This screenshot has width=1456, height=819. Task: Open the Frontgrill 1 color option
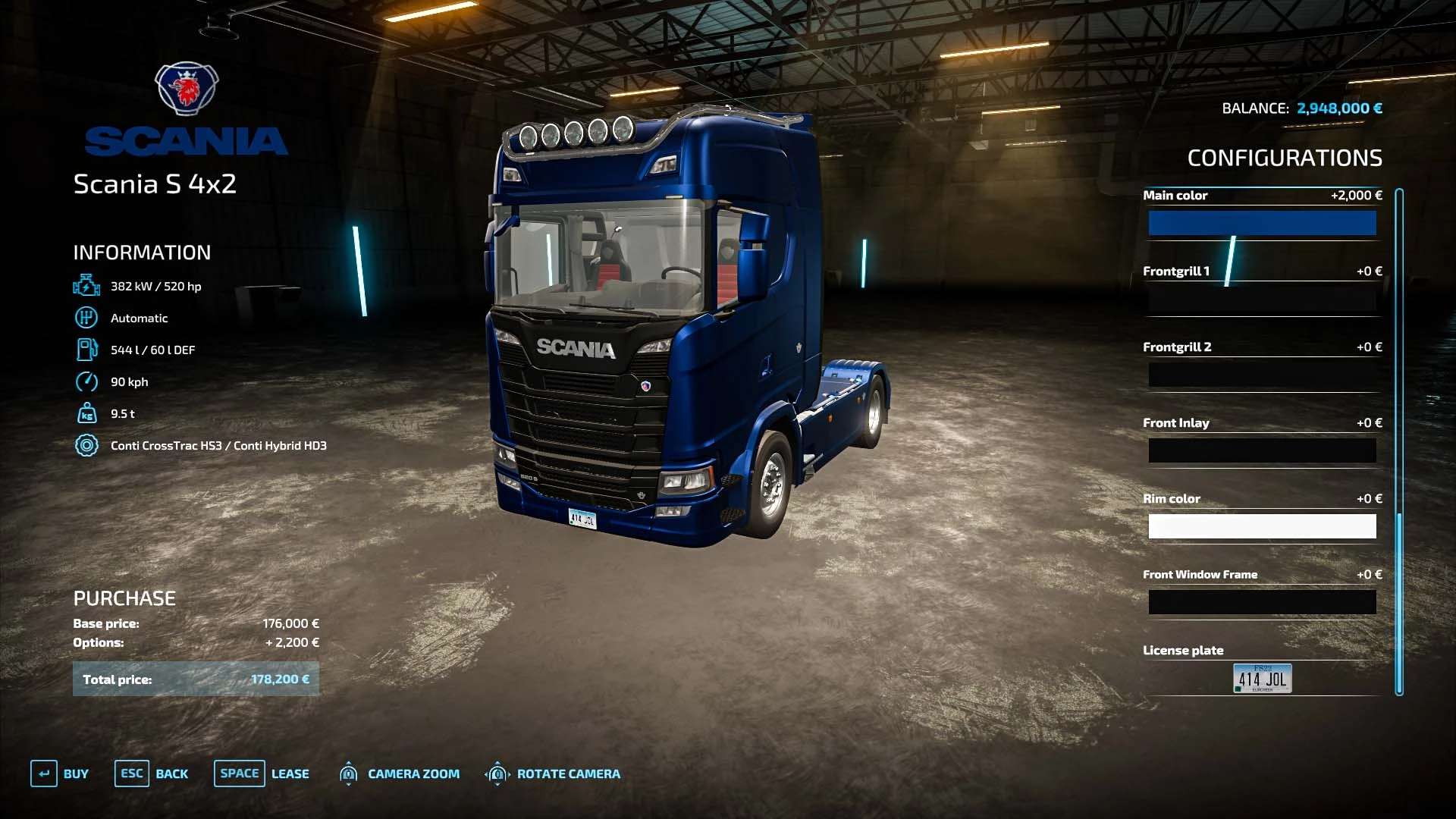1262,299
